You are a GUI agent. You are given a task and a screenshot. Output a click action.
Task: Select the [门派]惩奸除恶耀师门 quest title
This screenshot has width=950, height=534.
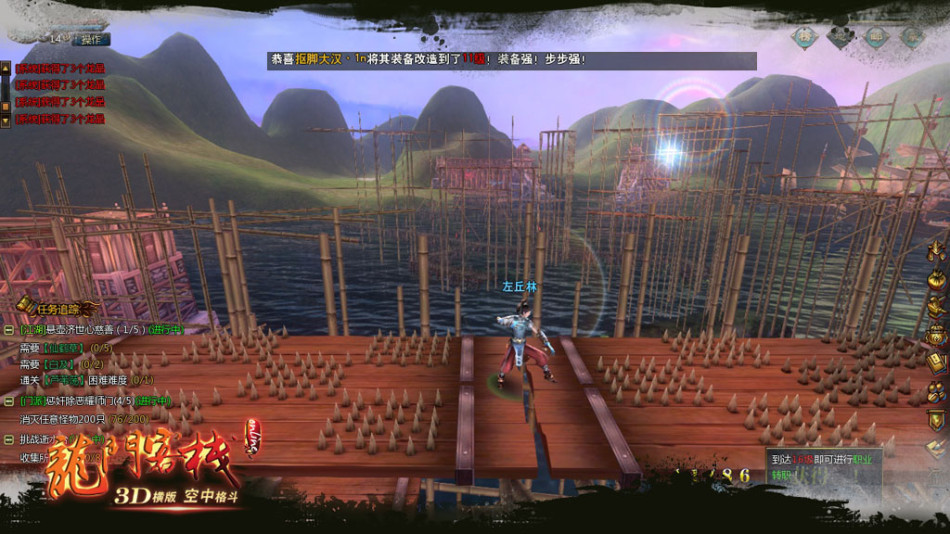[x=76, y=401]
